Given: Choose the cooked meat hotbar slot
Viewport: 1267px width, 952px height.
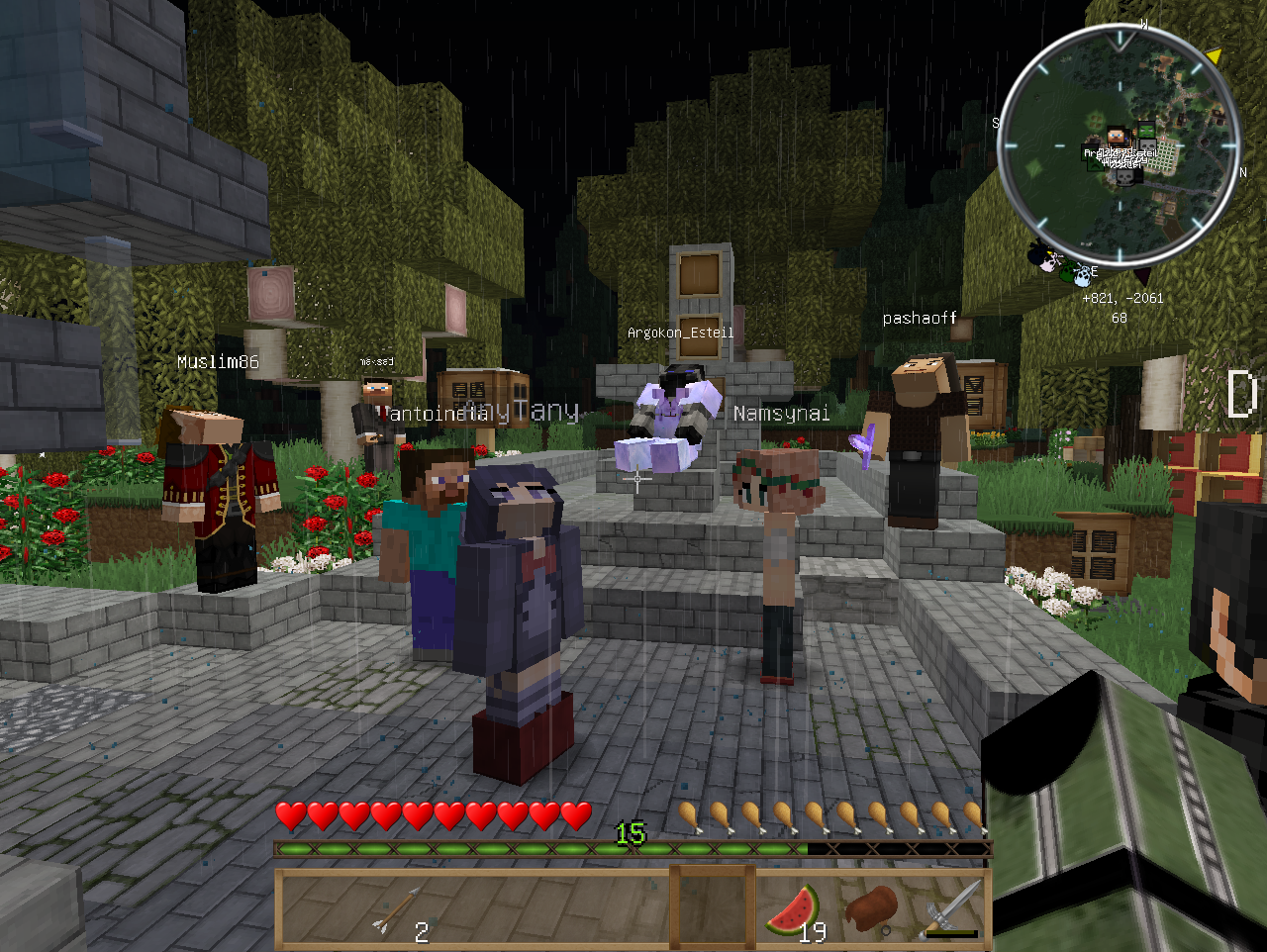Looking at the screenshot, I should pyautogui.click(x=871, y=907).
